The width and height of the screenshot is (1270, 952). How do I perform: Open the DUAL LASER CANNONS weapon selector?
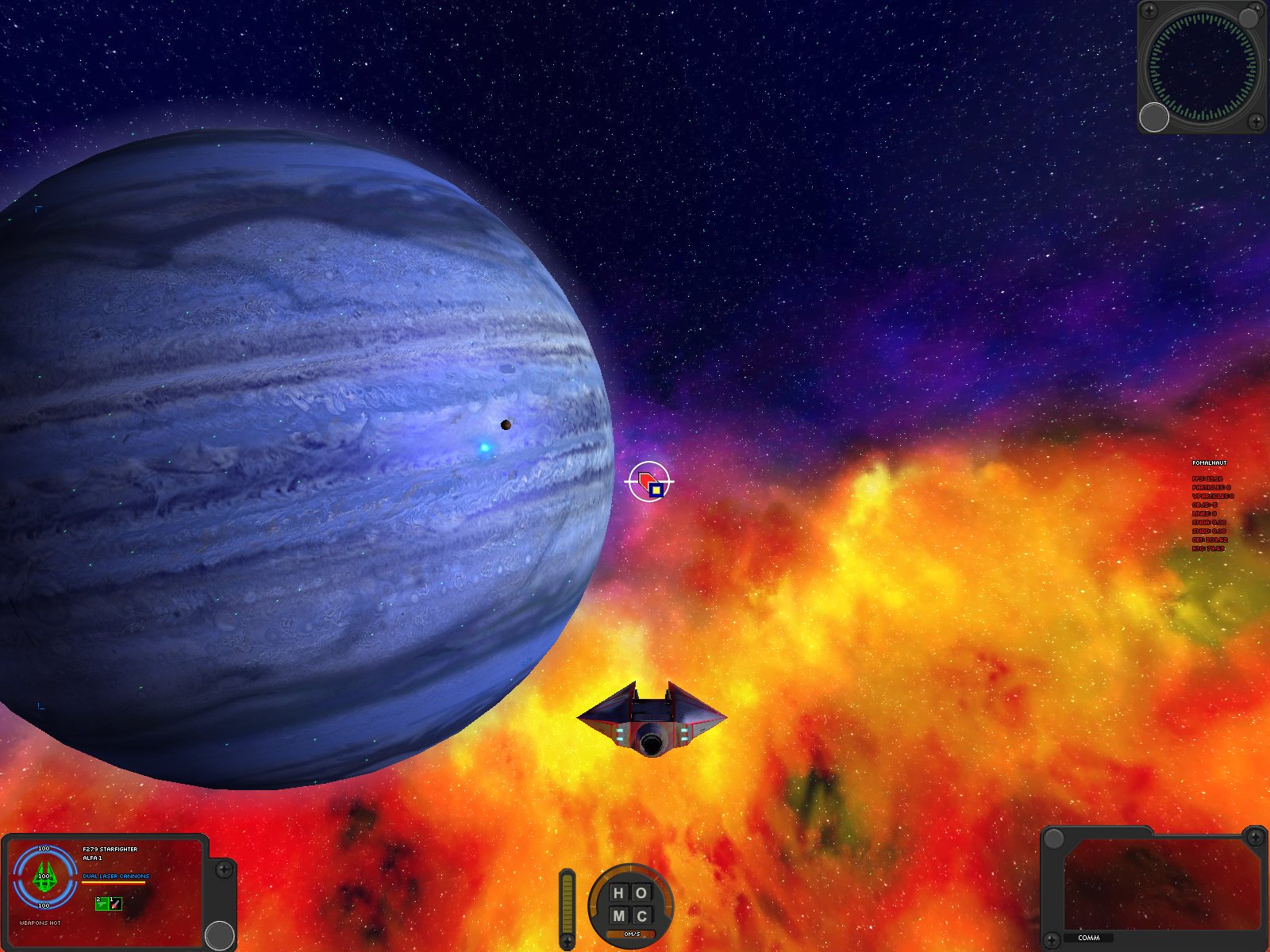click(x=116, y=876)
